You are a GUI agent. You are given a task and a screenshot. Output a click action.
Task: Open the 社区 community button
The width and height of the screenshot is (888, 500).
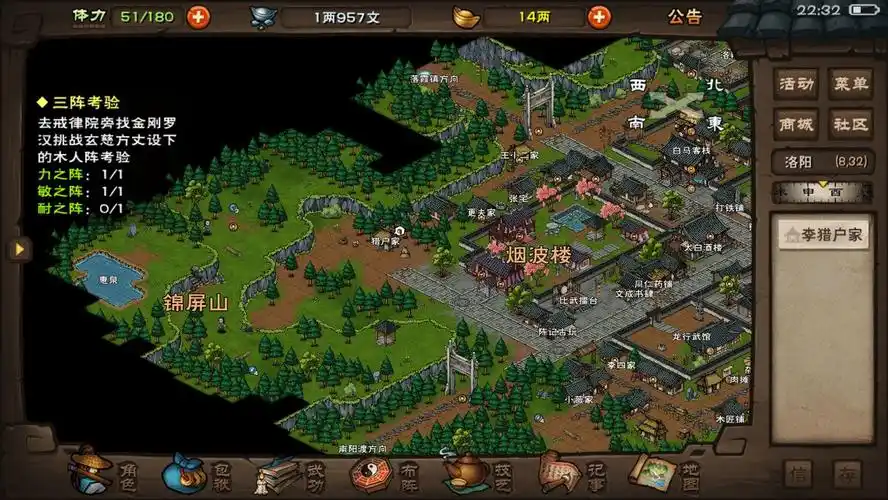851,124
